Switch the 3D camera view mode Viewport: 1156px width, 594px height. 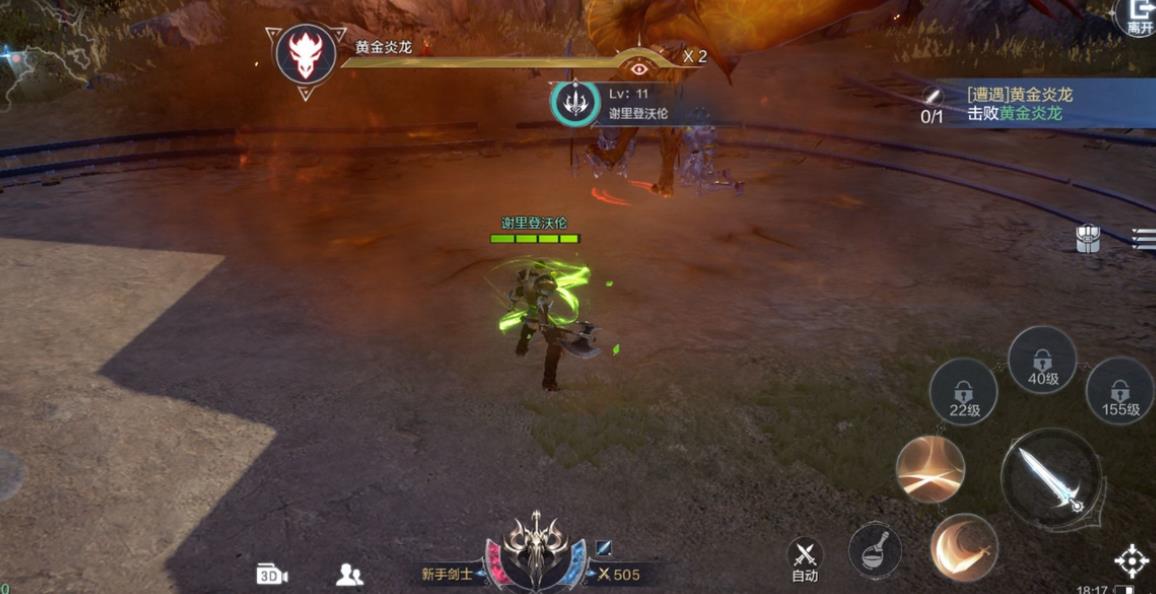pos(272,574)
